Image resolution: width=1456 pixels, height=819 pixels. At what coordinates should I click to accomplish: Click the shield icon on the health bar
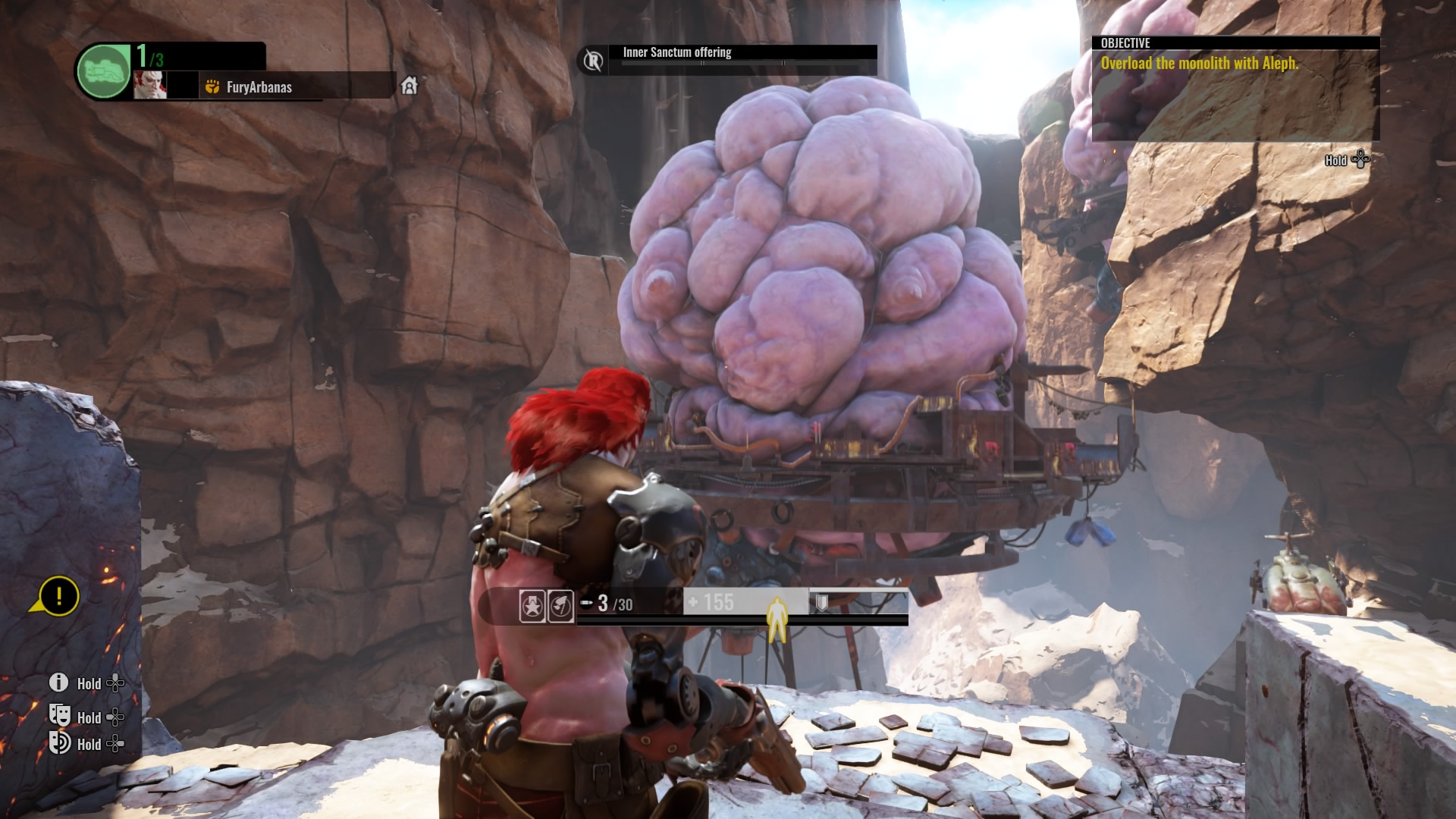821,603
